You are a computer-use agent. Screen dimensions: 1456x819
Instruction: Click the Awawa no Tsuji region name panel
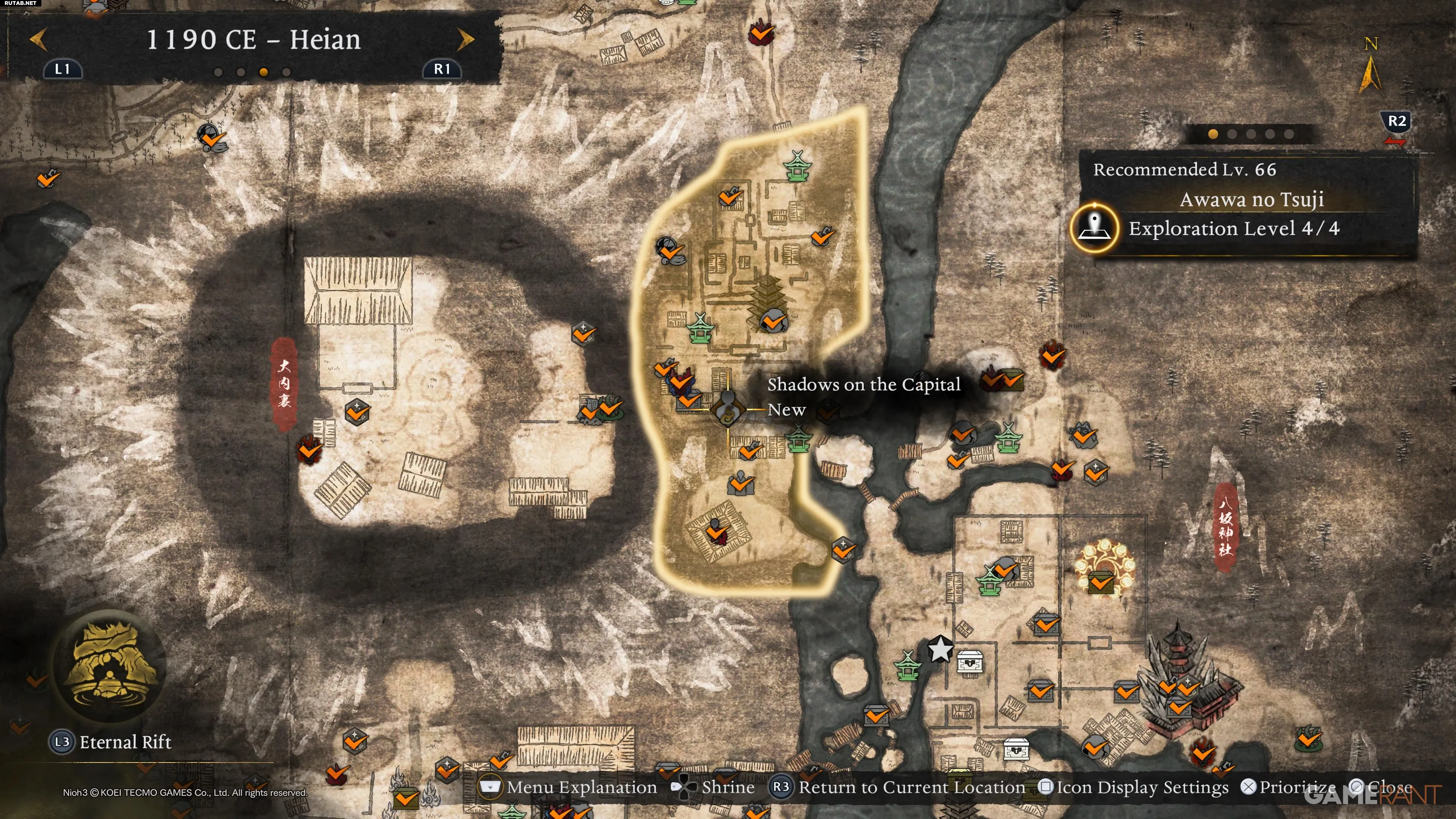tap(1251, 199)
